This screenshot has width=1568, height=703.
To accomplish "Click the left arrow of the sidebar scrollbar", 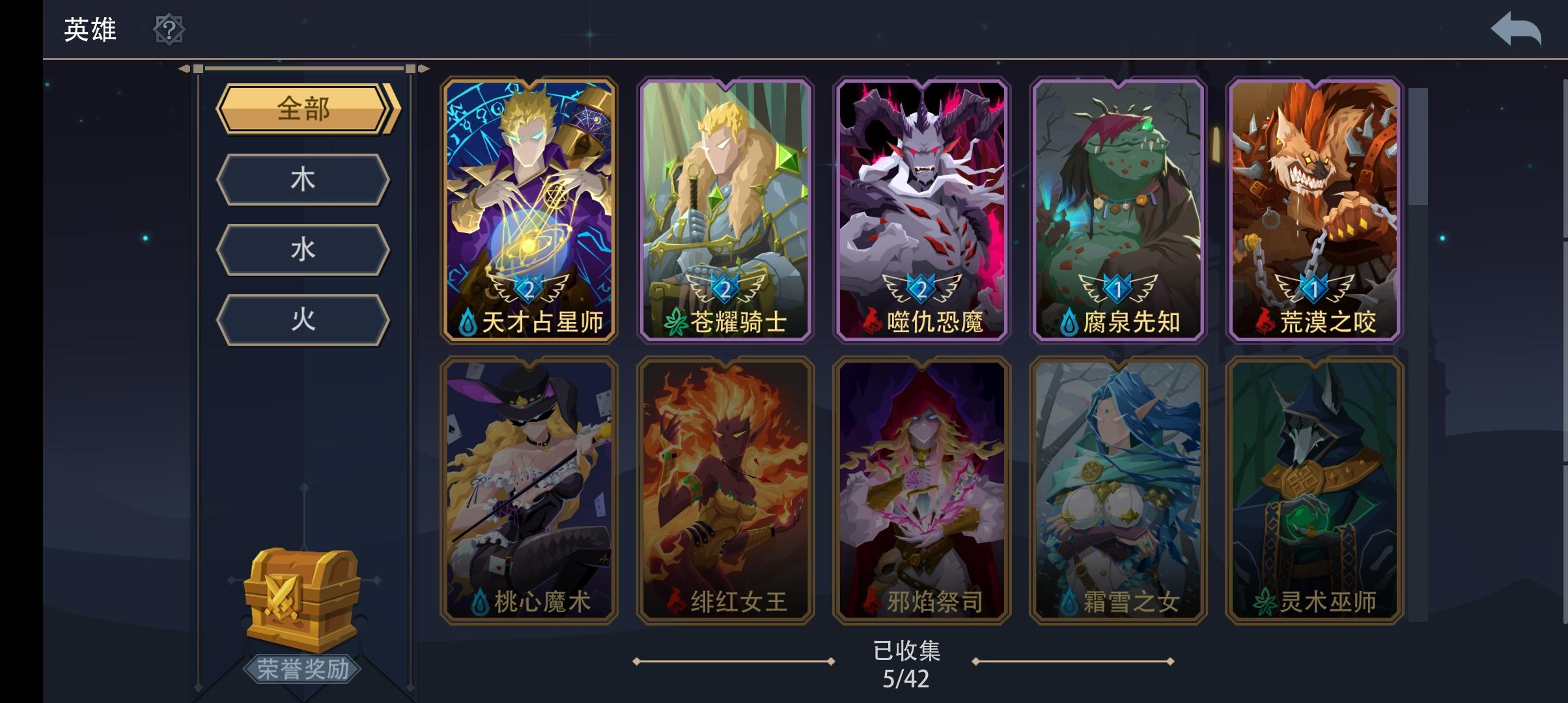I will tap(186, 68).
